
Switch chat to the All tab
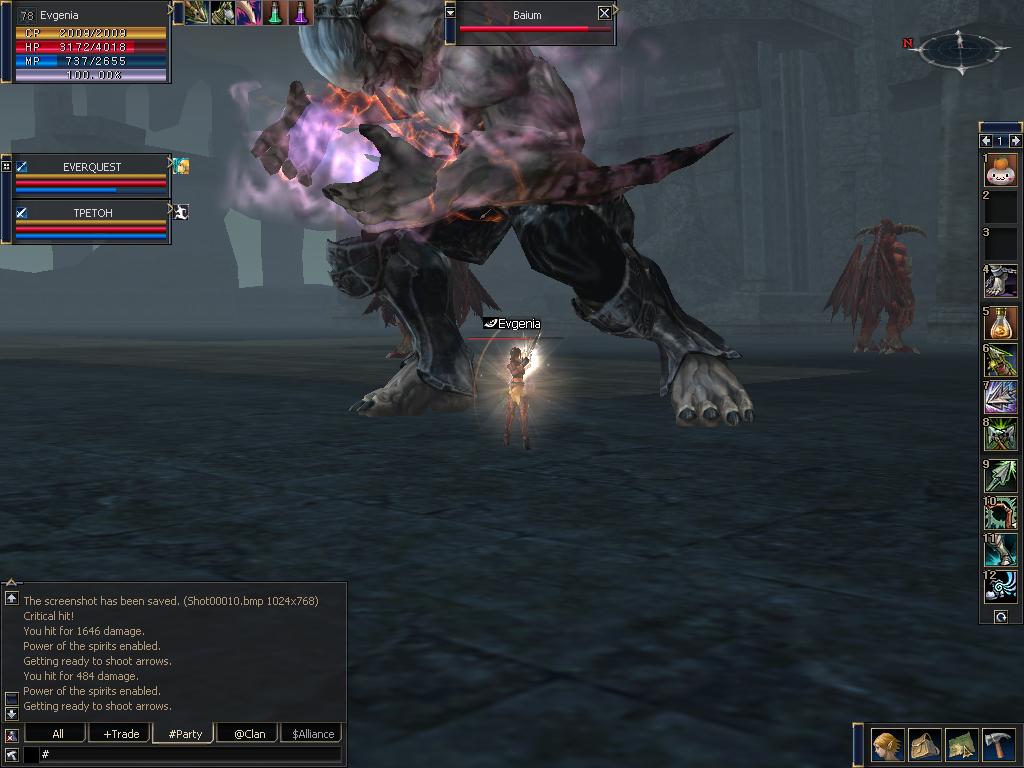[x=58, y=733]
